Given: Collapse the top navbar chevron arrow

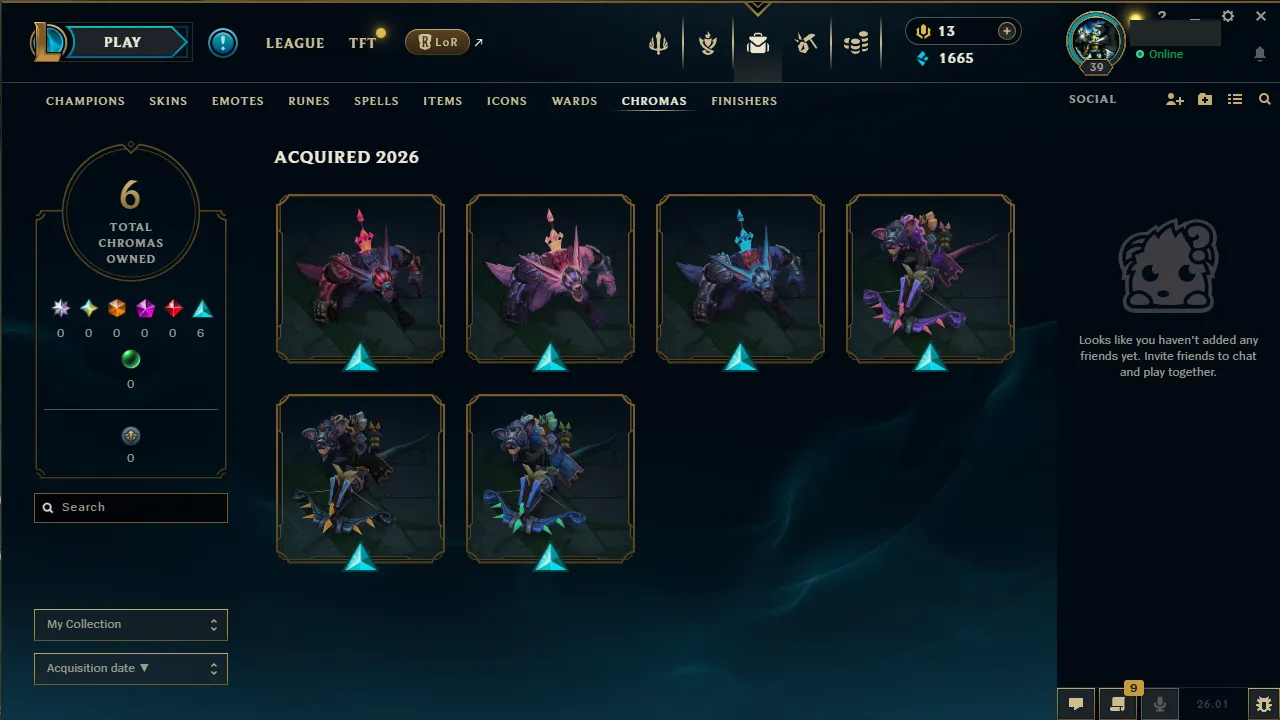Looking at the screenshot, I should click(x=757, y=7).
